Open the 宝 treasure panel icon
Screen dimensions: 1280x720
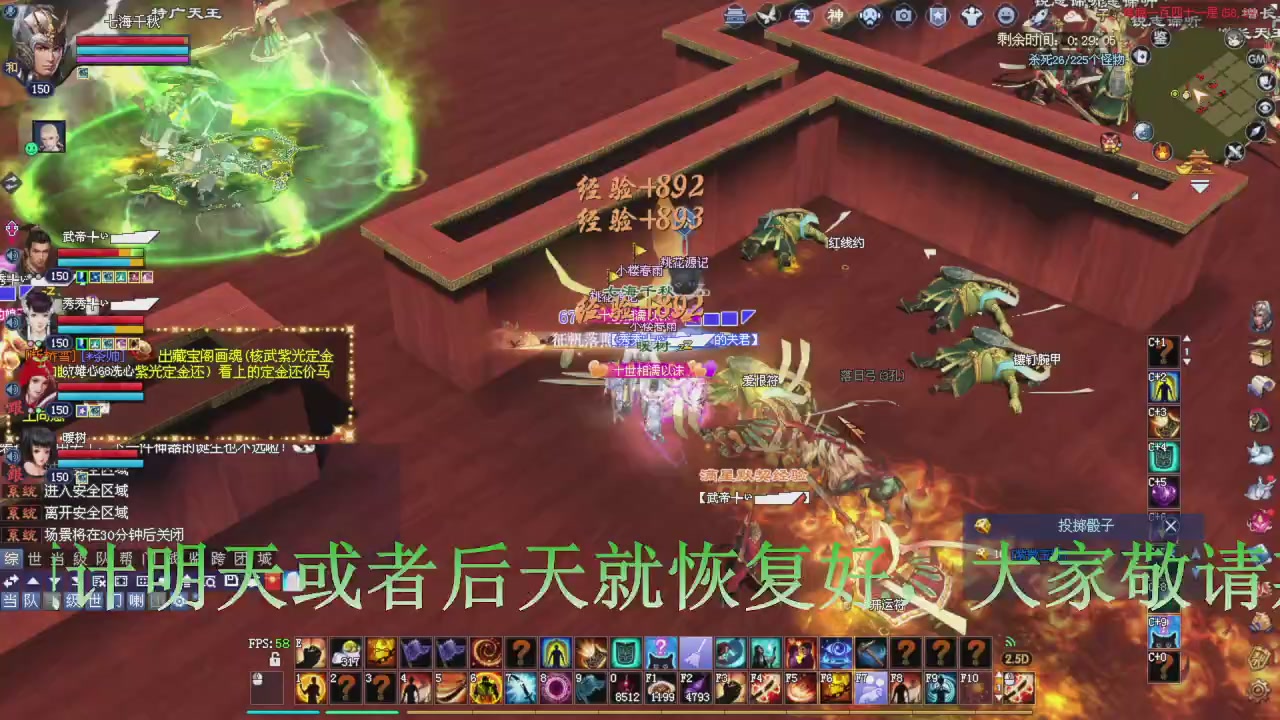point(800,15)
